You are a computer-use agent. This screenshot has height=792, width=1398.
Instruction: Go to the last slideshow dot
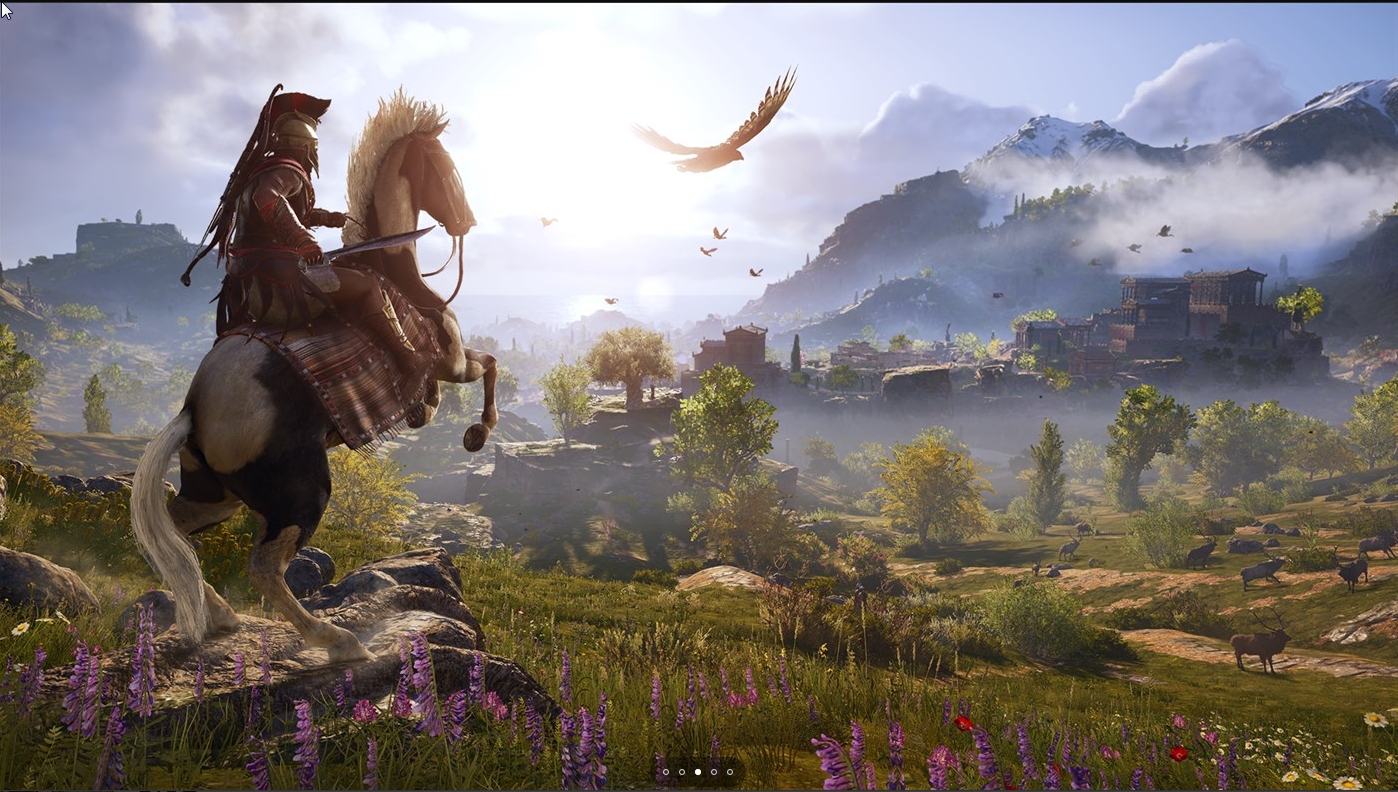(x=730, y=772)
